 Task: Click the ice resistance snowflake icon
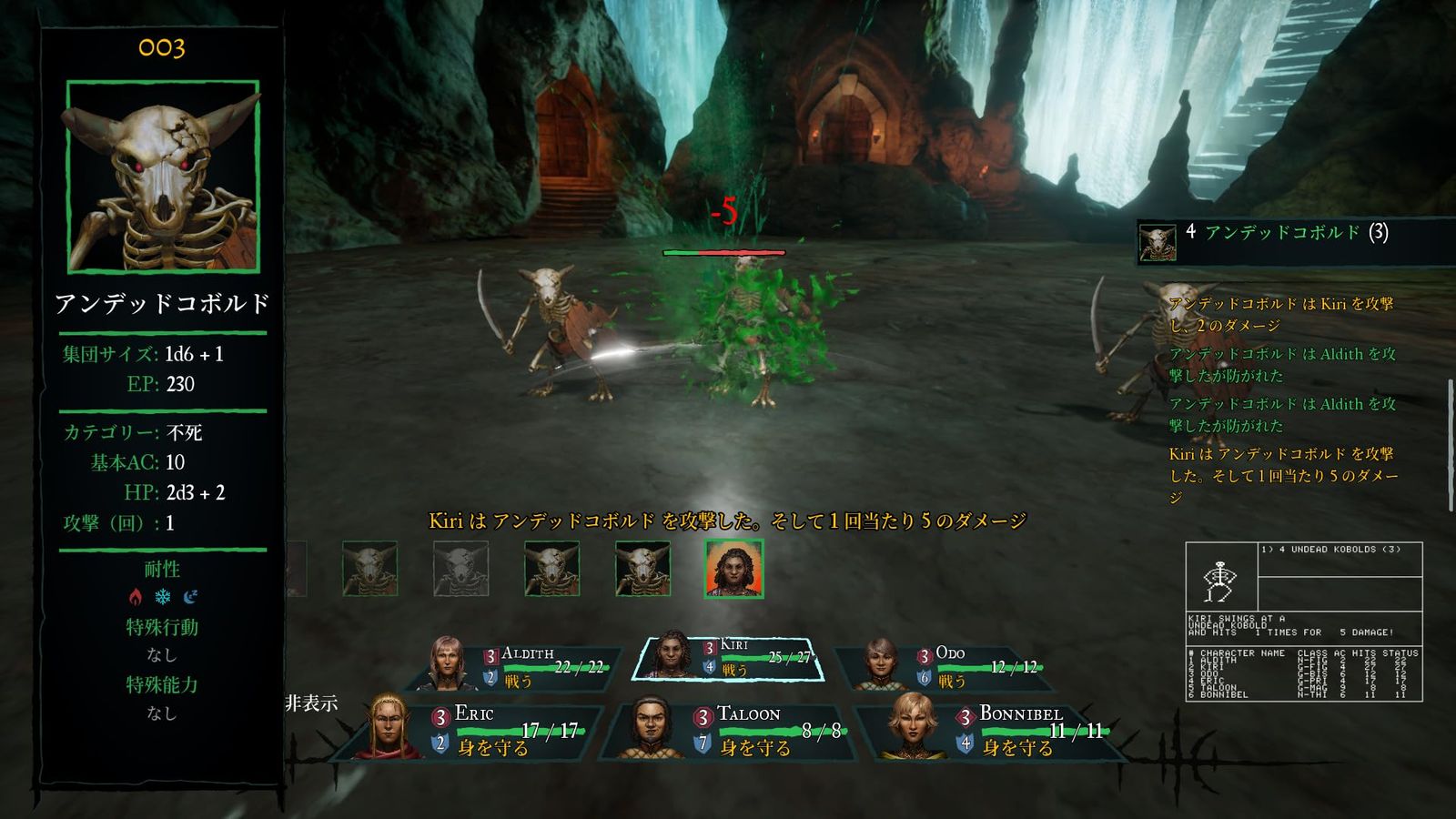coord(163,597)
